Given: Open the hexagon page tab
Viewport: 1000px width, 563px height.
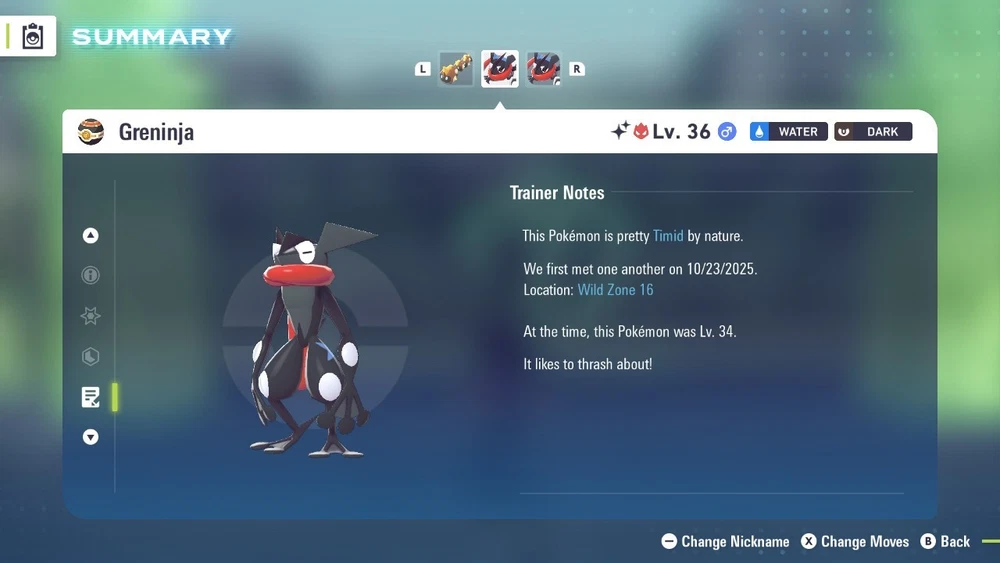Looking at the screenshot, I should click(91, 356).
